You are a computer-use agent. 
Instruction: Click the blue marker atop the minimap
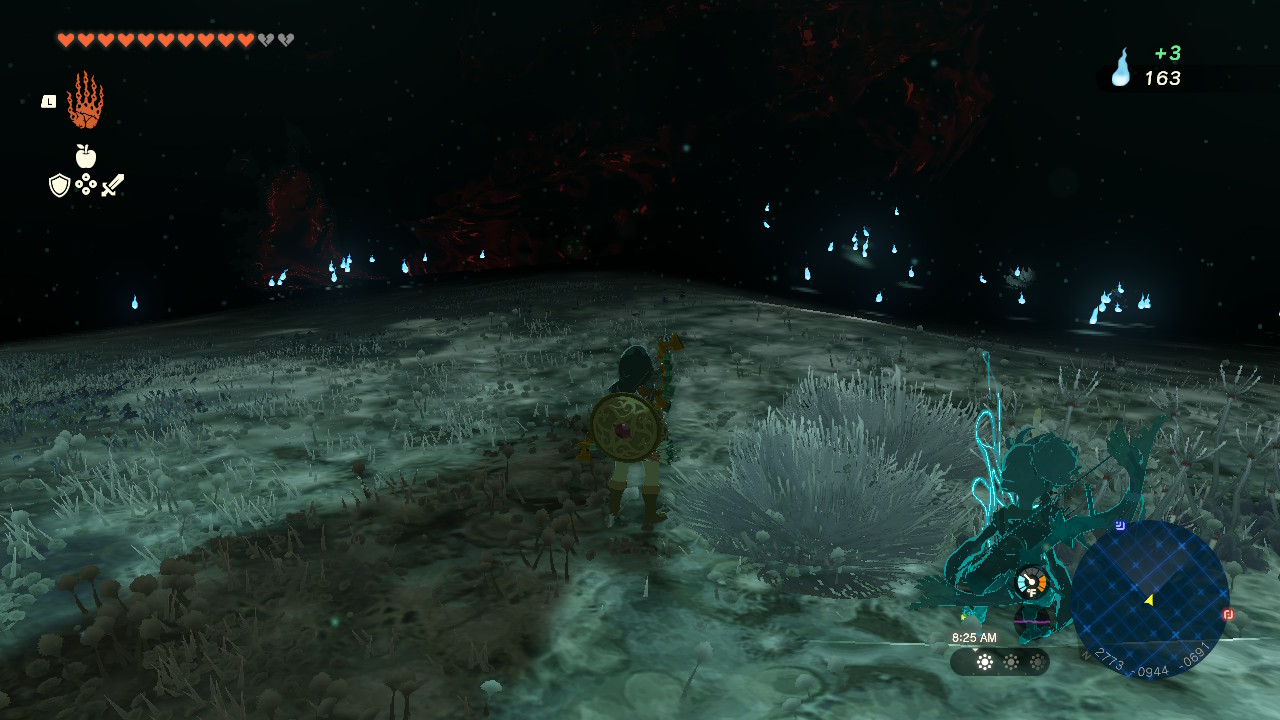(x=1120, y=524)
